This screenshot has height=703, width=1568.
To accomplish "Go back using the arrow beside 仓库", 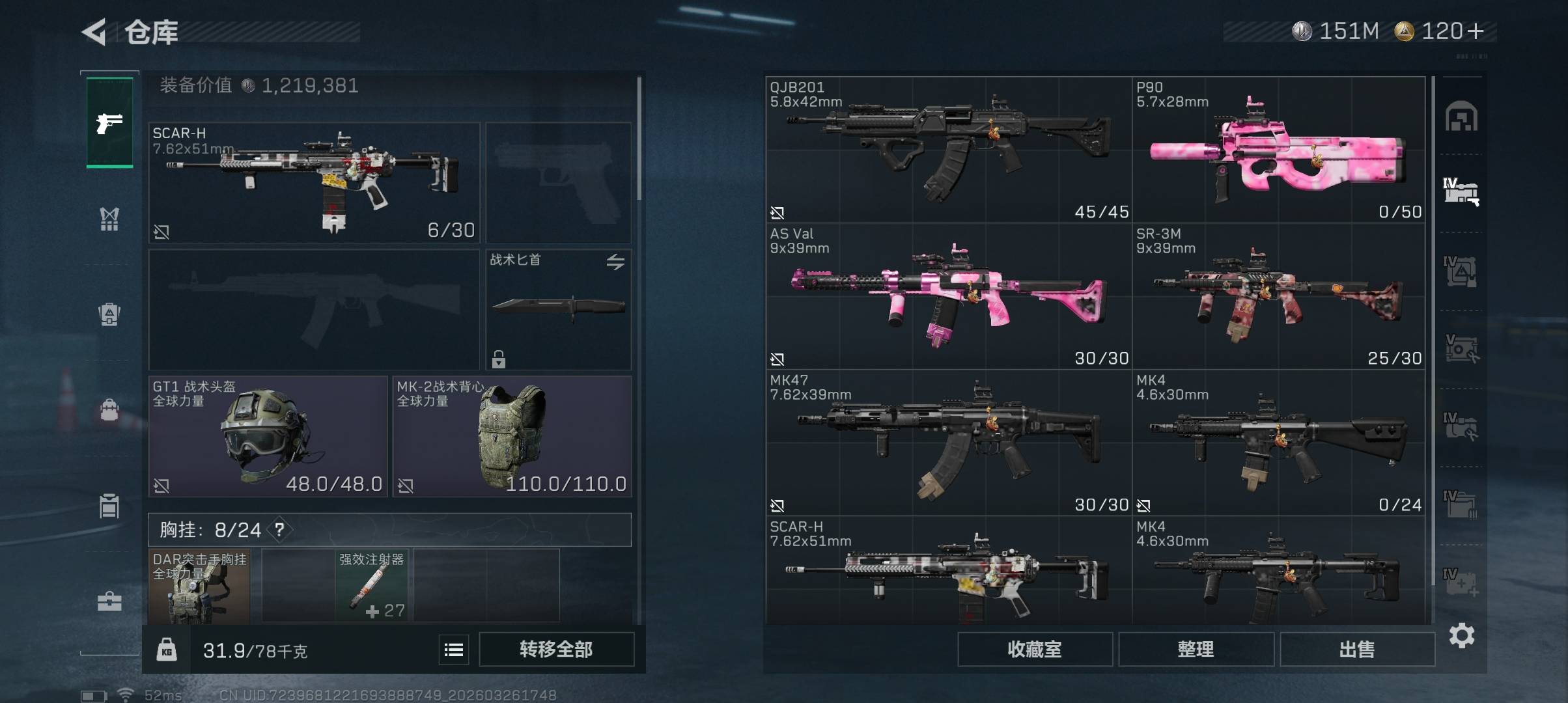I will 94,32.
